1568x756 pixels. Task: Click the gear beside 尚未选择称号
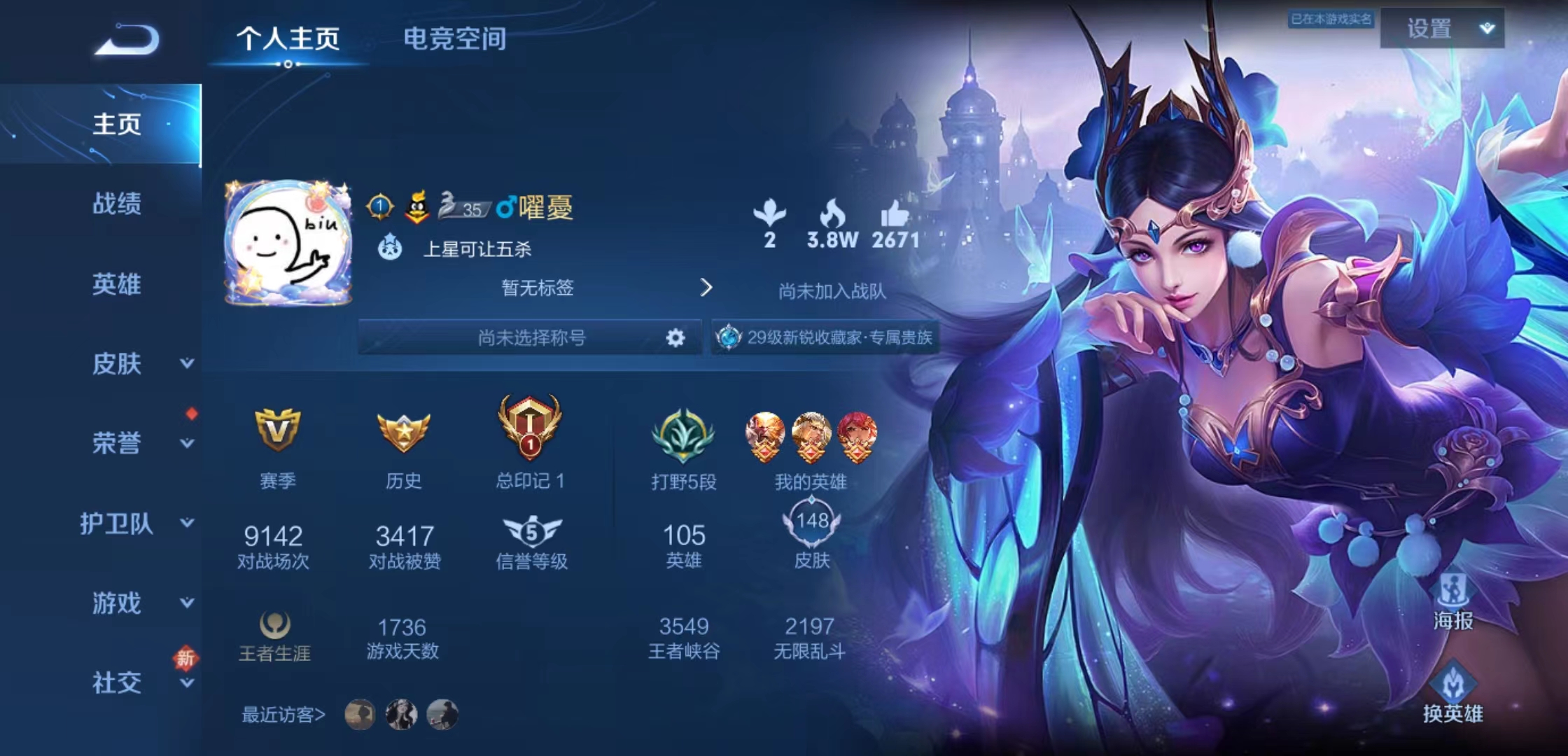[x=674, y=337]
